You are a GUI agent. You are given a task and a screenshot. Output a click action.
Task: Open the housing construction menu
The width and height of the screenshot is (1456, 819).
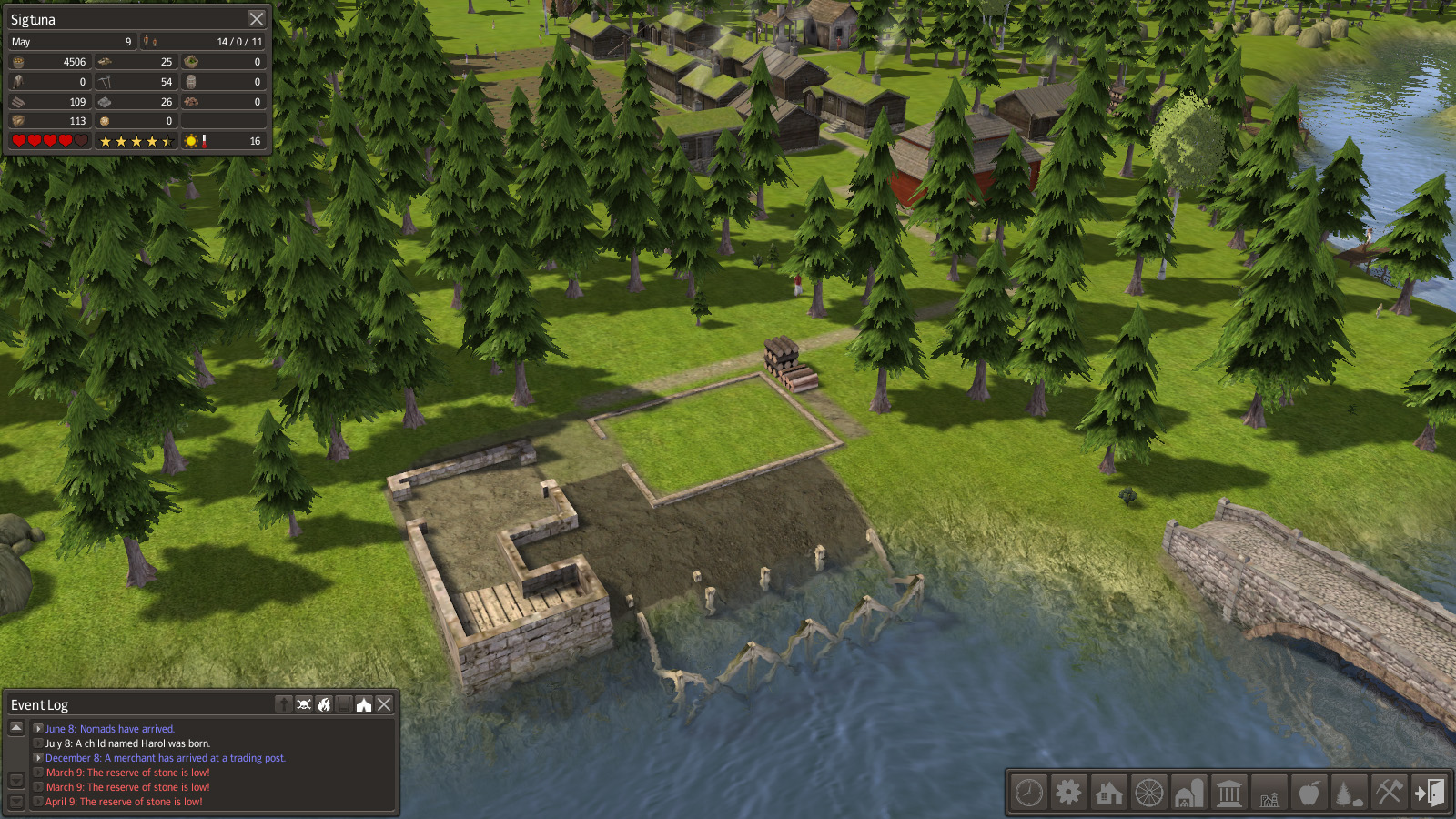[x=1109, y=793]
